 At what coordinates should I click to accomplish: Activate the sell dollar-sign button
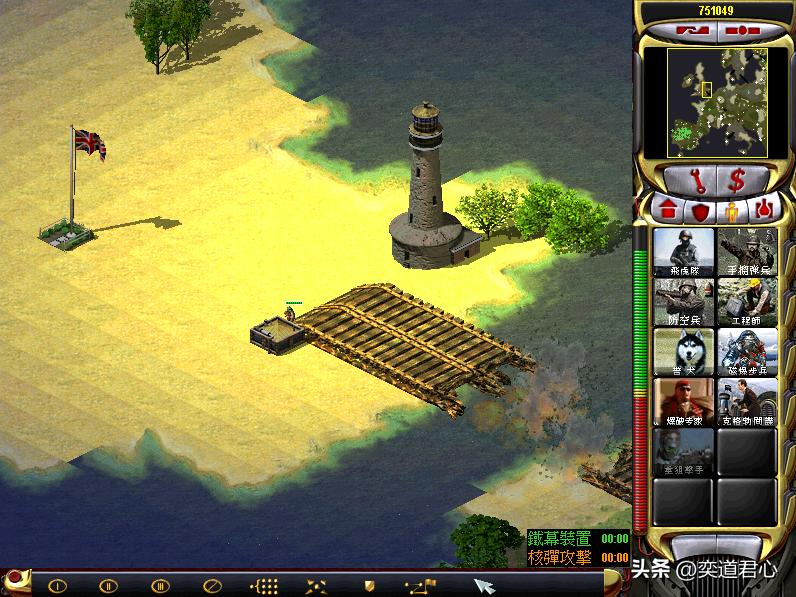click(x=739, y=181)
